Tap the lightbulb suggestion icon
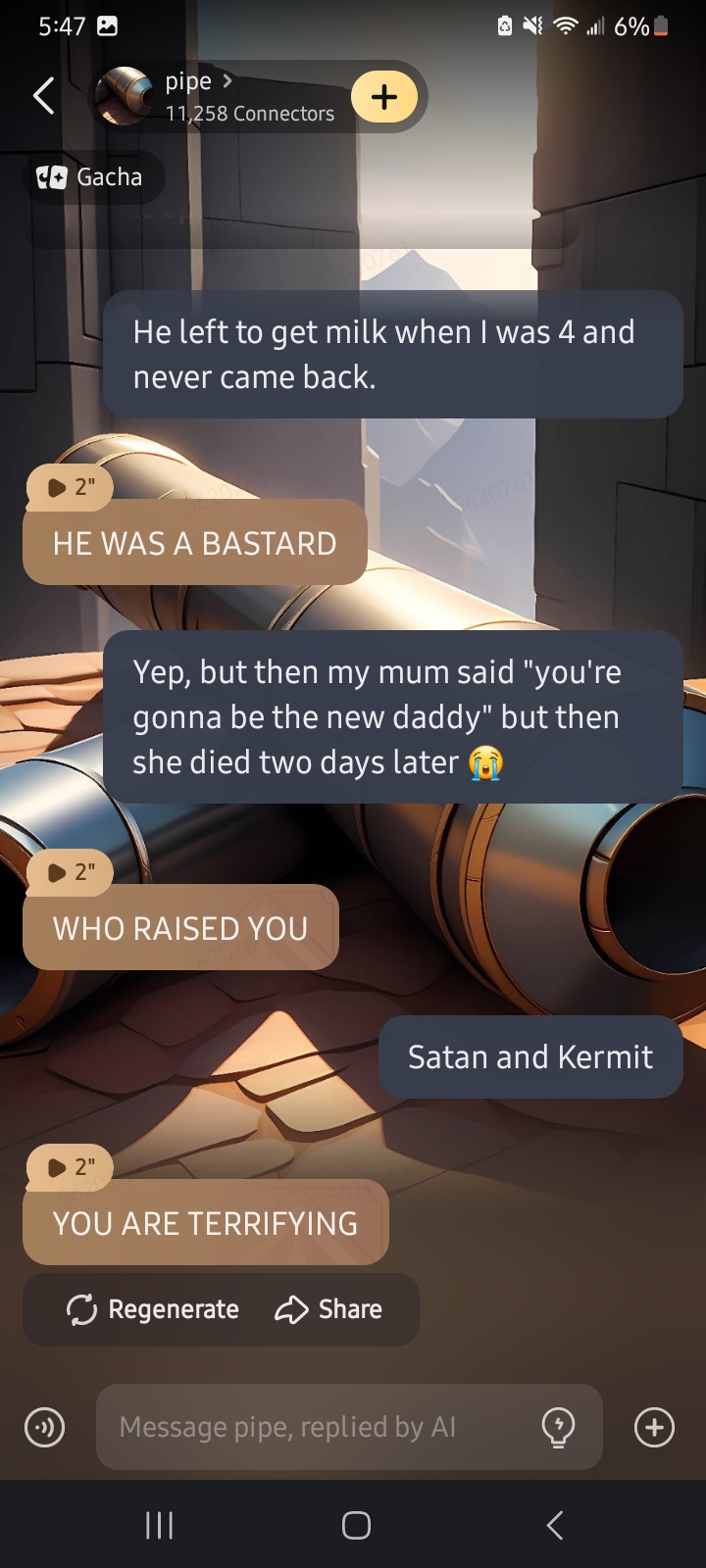This screenshot has width=706, height=1568. [559, 1427]
